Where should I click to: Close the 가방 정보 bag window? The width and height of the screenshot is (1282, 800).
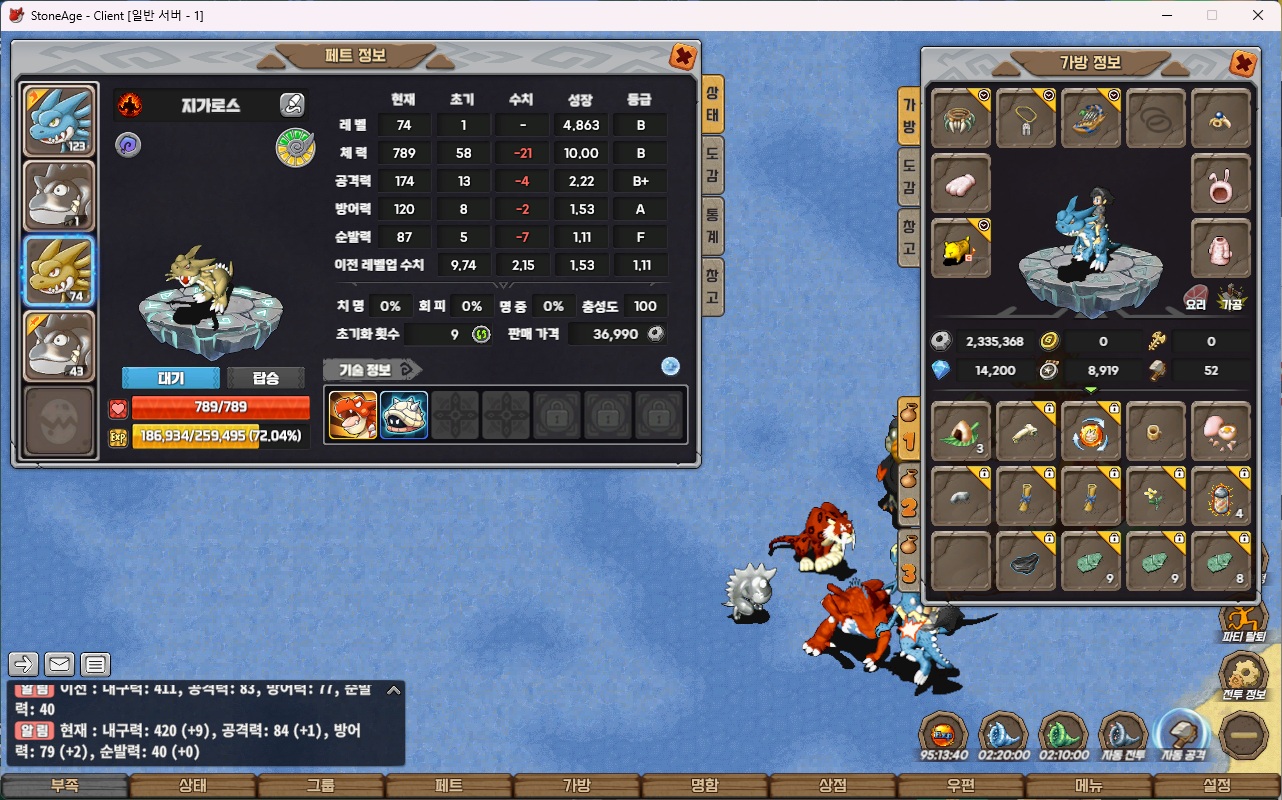(1242, 64)
